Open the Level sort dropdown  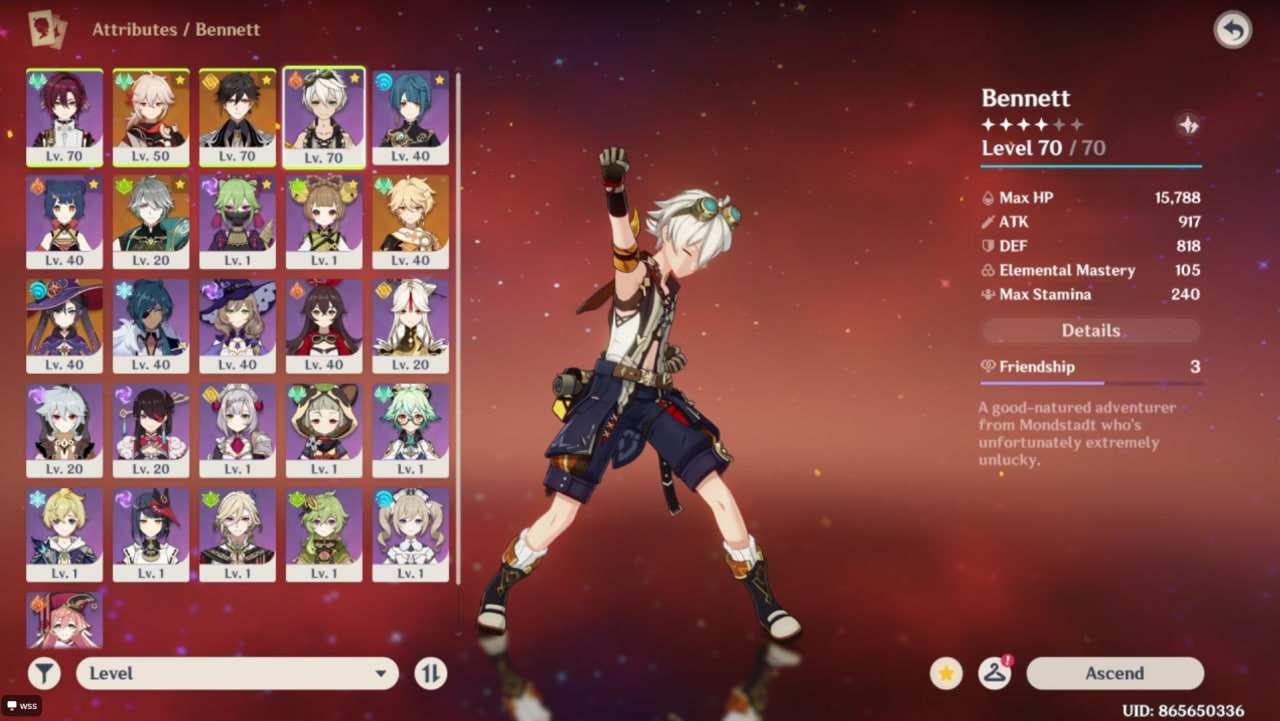click(x=237, y=673)
